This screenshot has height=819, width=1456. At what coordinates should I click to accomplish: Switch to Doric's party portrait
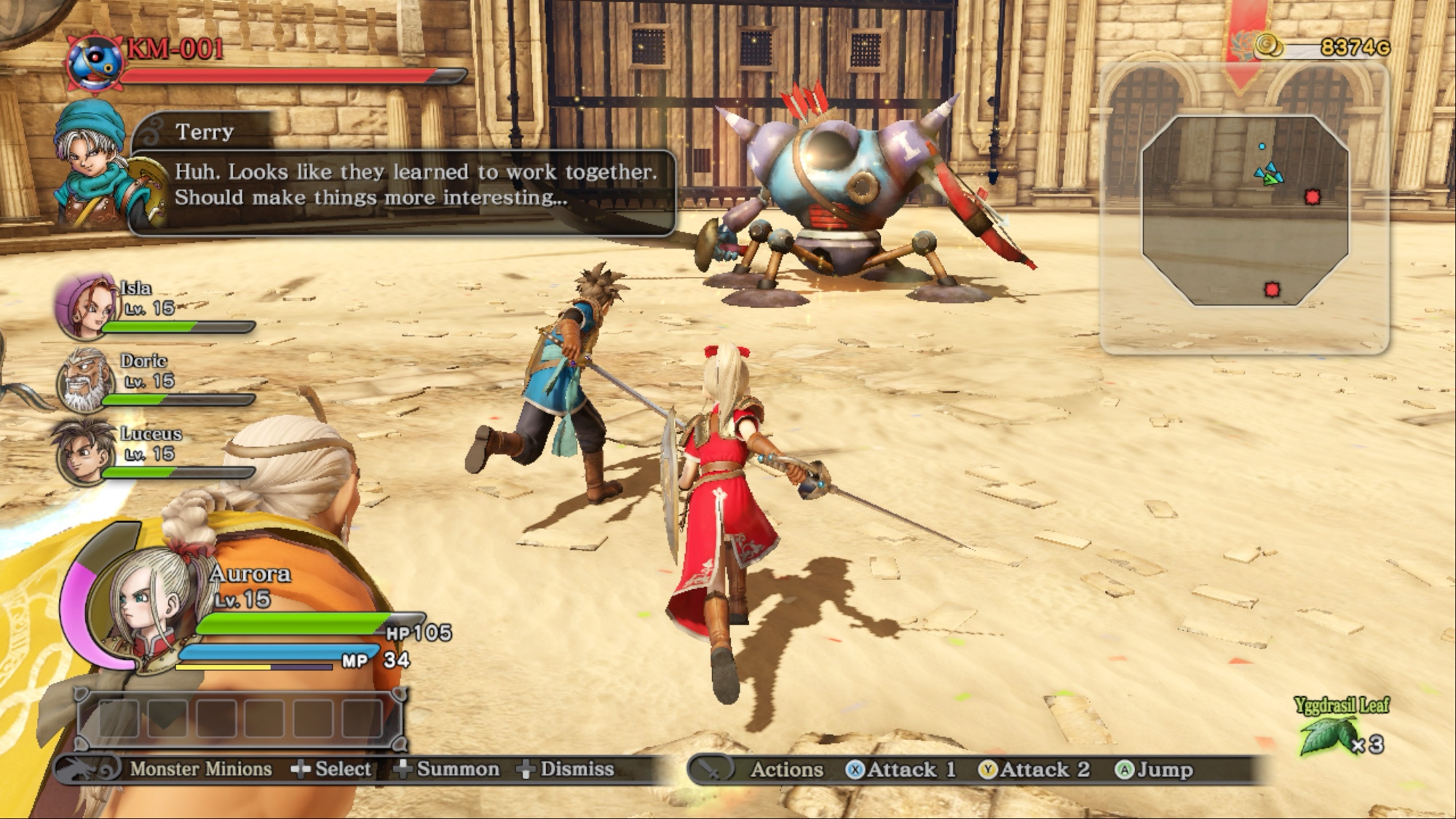pos(85,380)
